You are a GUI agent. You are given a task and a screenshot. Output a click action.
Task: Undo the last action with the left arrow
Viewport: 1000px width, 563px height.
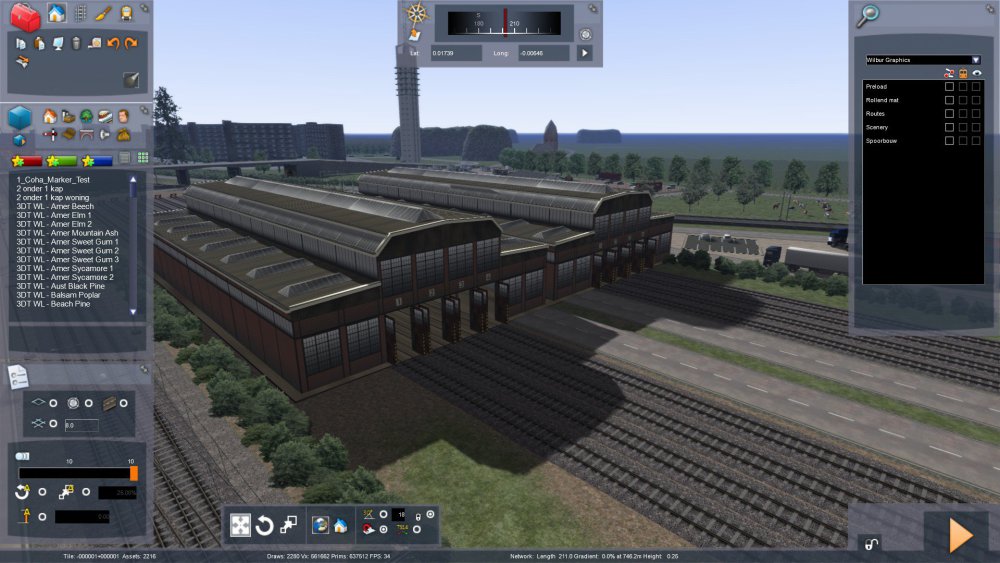[113, 43]
